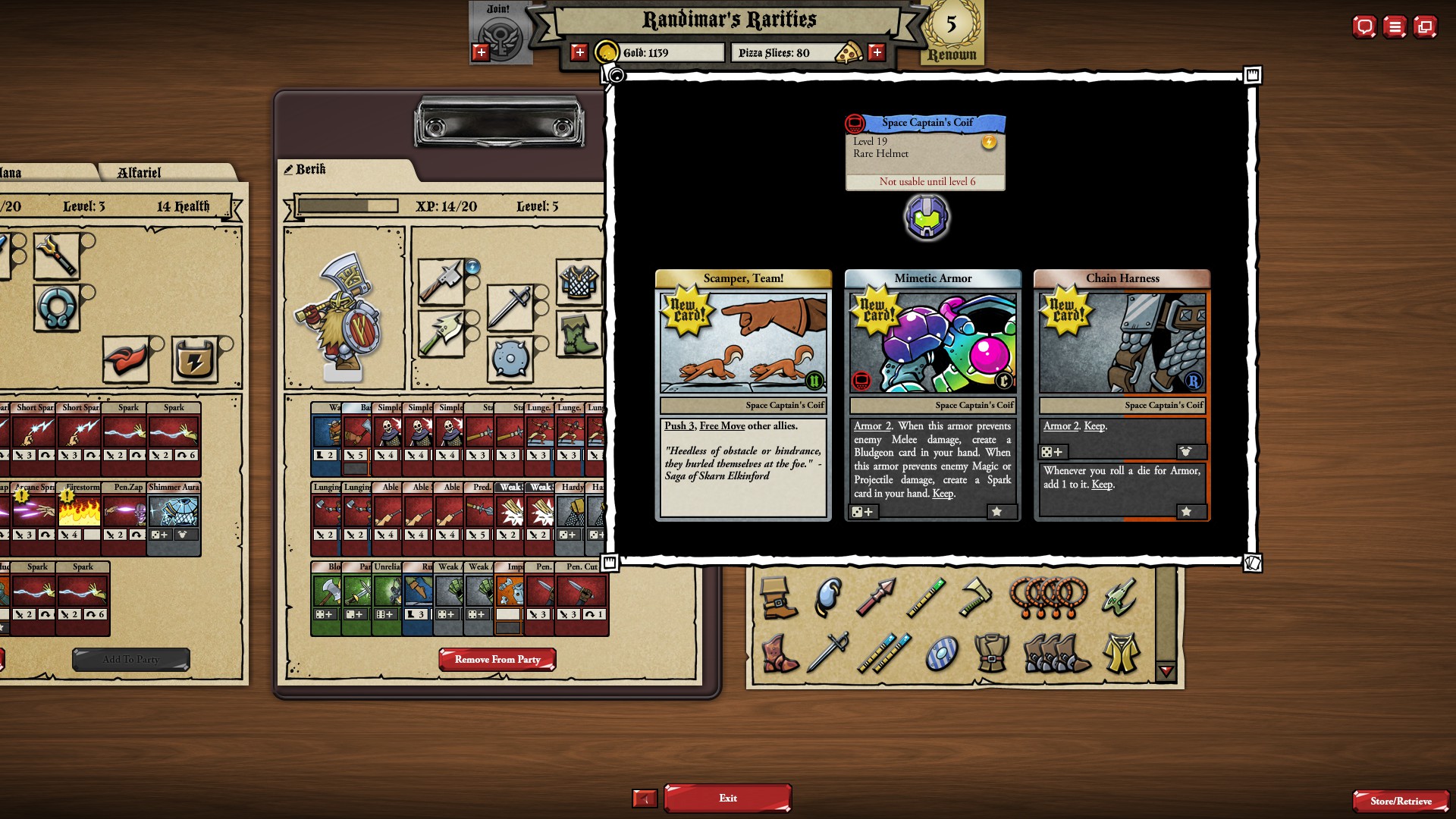This screenshot has height=819, width=1456.
Task: Select Berik's round shield equipment slot
Action: pyautogui.click(x=510, y=358)
